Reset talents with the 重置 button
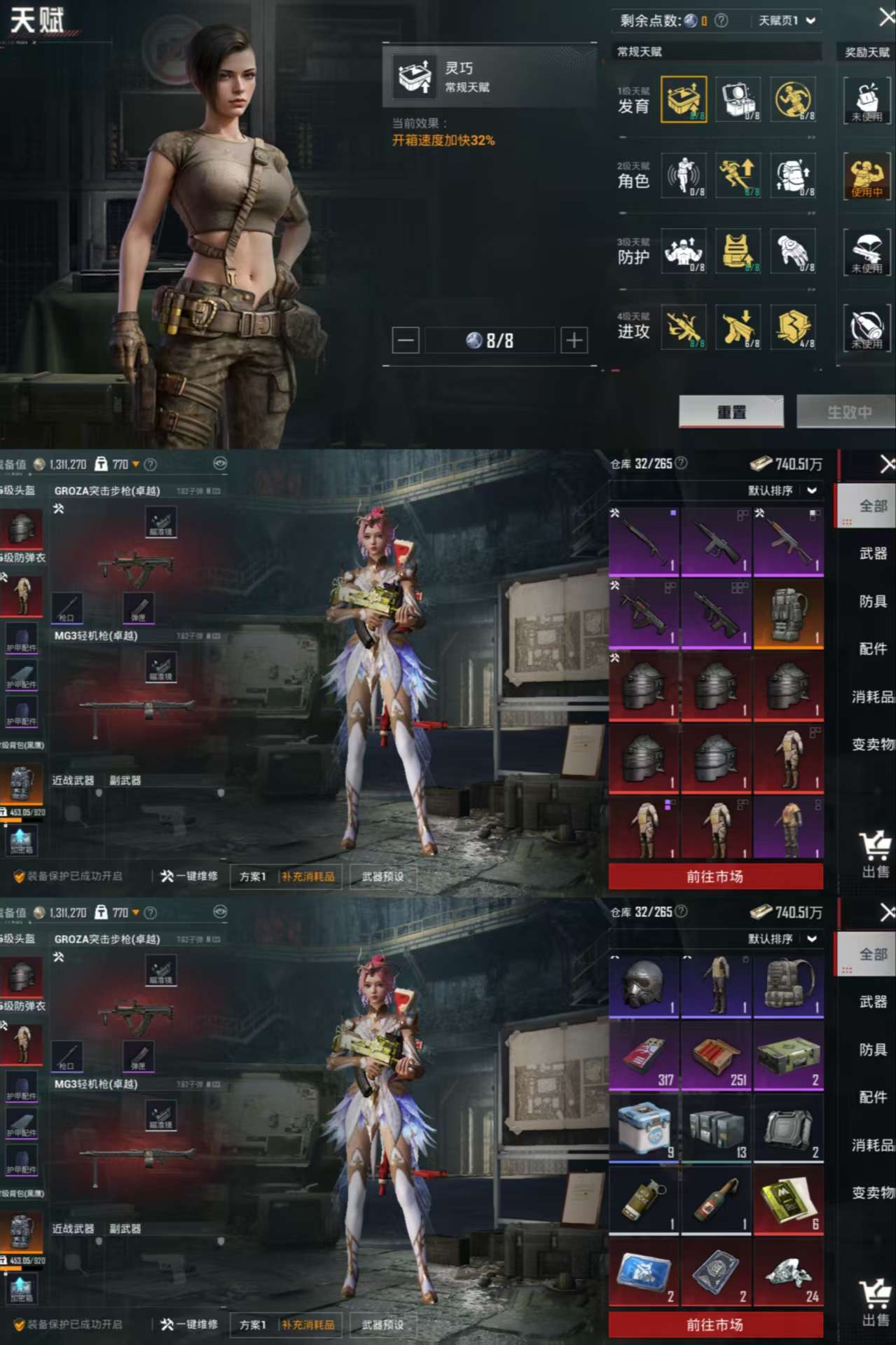The width and height of the screenshot is (896, 1345). [731, 411]
